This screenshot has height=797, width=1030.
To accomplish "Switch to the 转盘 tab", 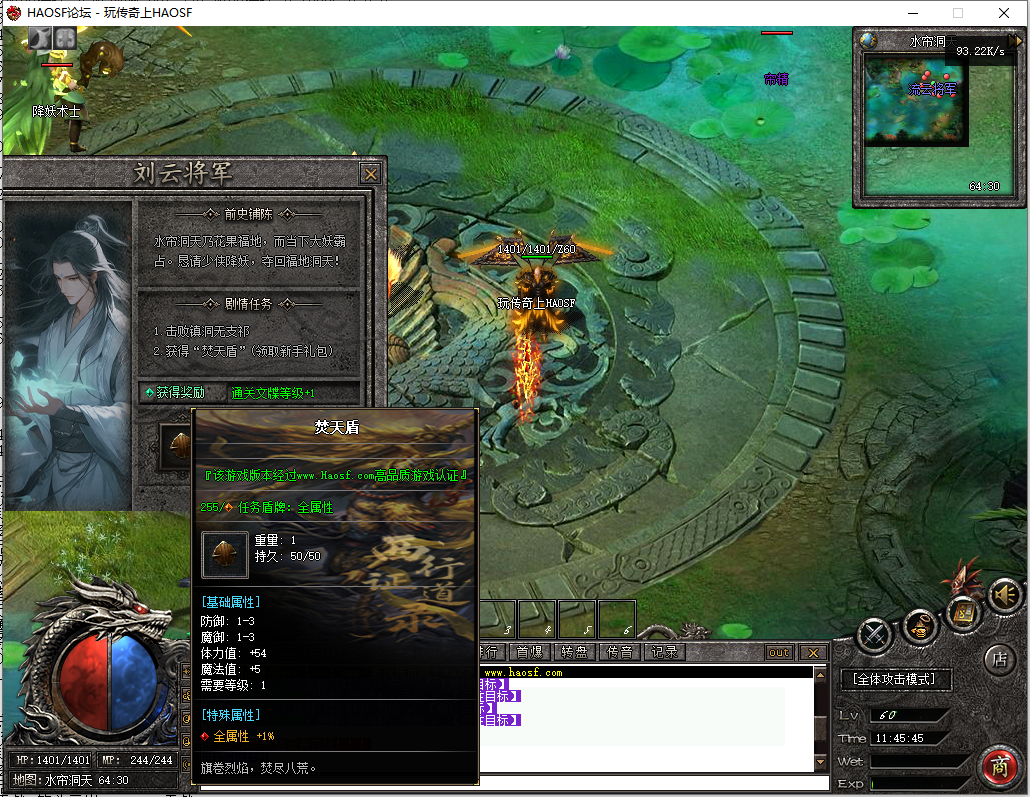I will coord(574,652).
